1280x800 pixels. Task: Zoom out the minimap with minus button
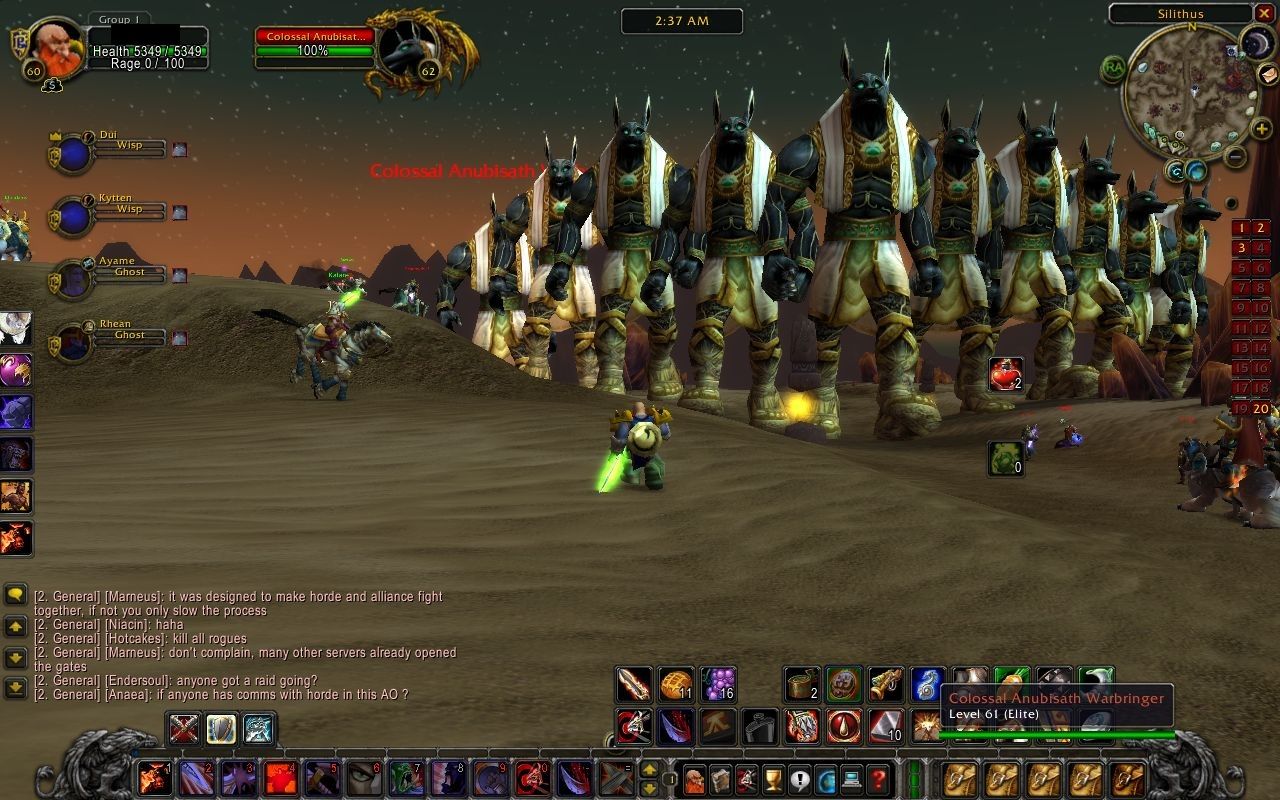click(x=1236, y=156)
